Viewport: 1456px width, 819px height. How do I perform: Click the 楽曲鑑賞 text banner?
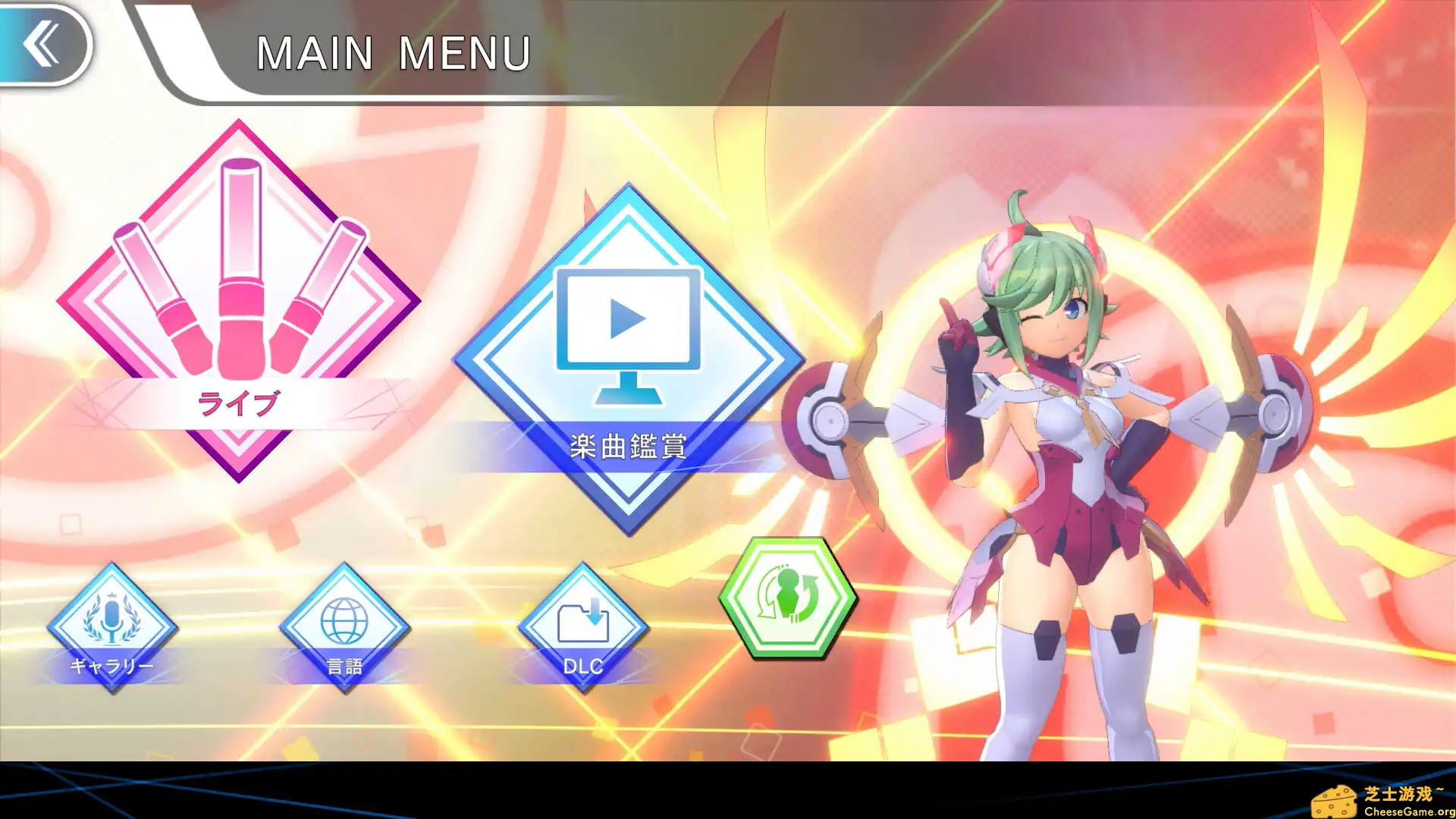(628, 445)
